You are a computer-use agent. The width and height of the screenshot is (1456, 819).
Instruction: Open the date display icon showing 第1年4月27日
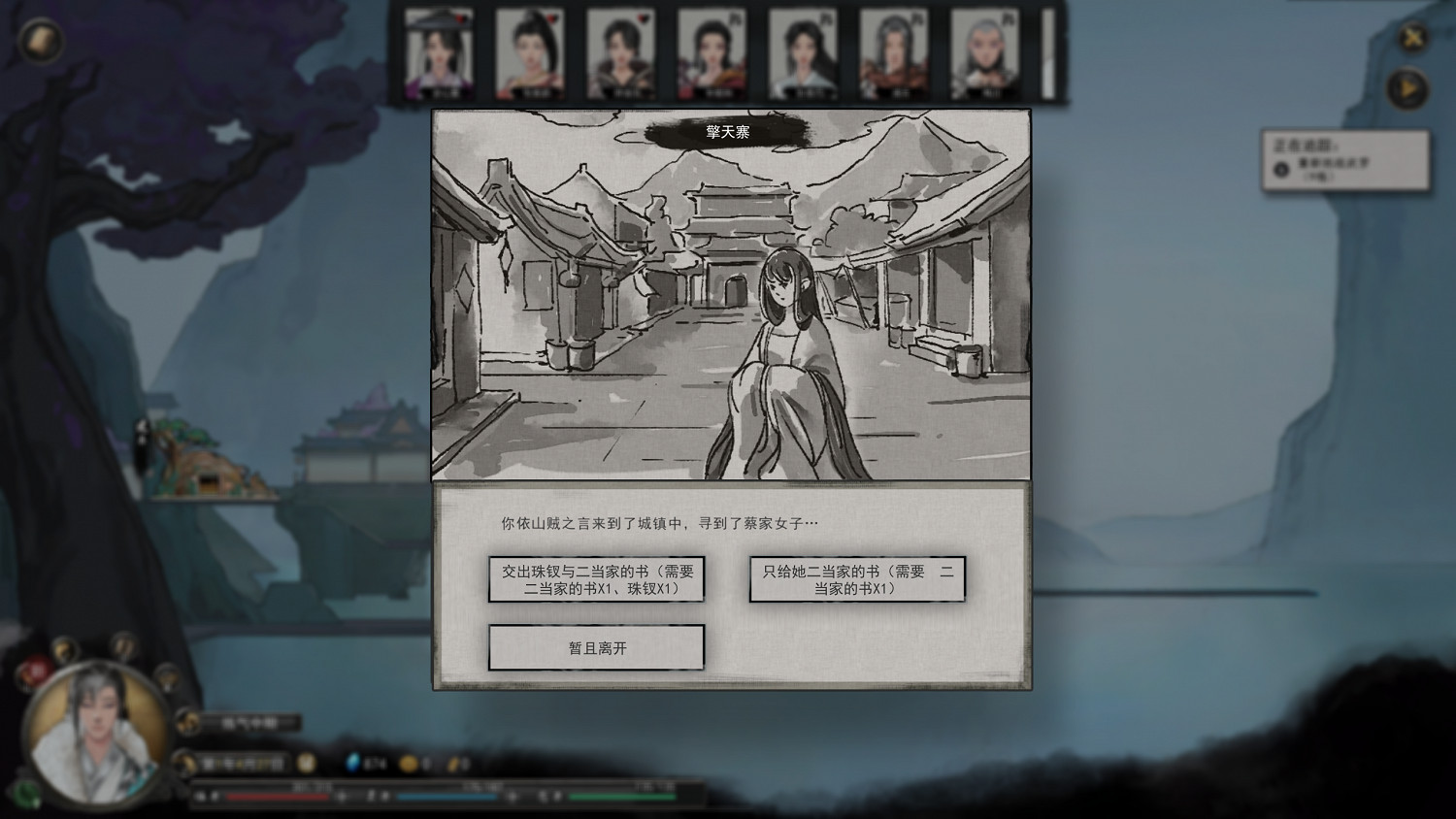pos(241,764)
